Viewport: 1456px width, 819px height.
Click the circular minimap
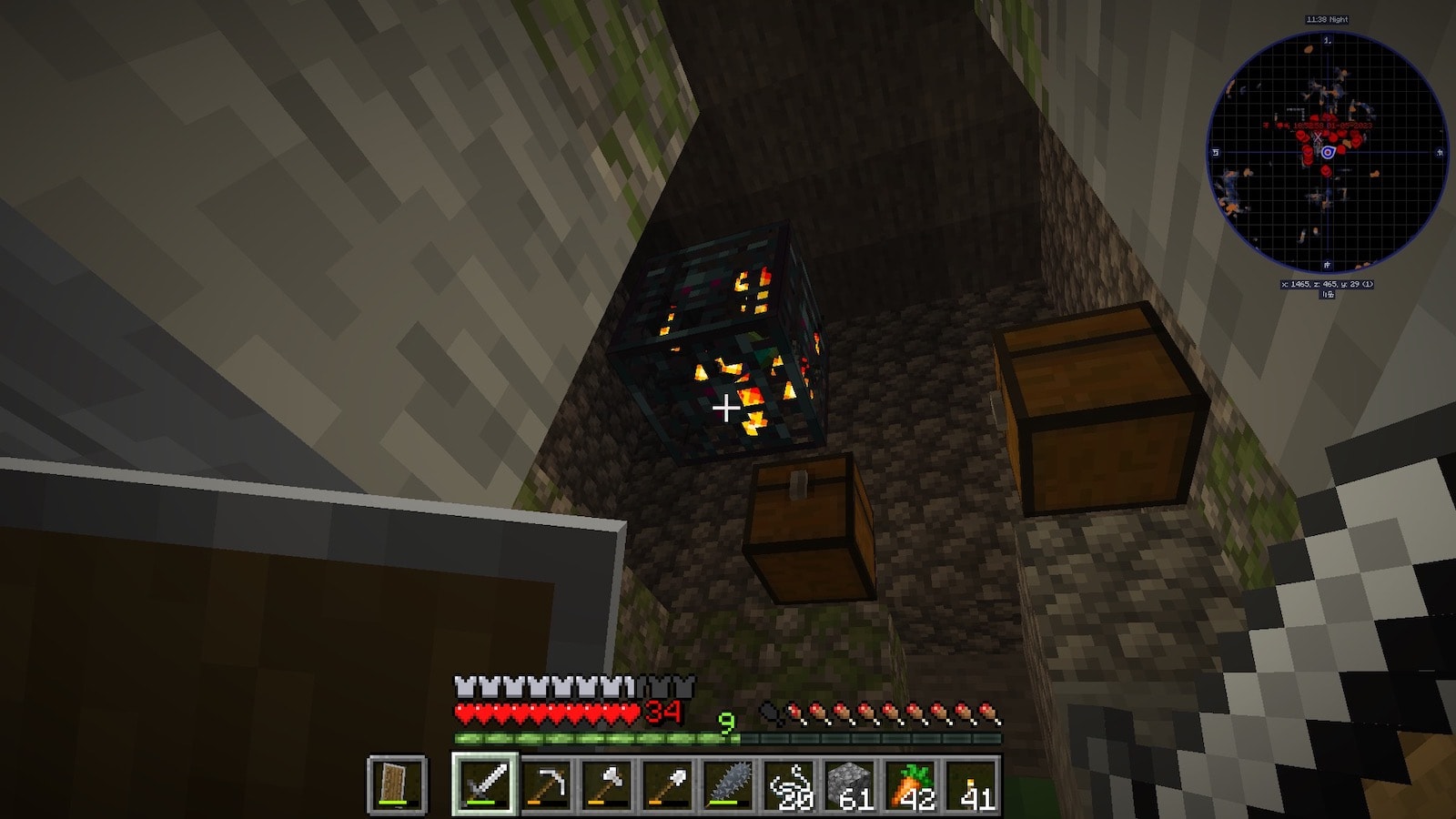point(1327,152)
